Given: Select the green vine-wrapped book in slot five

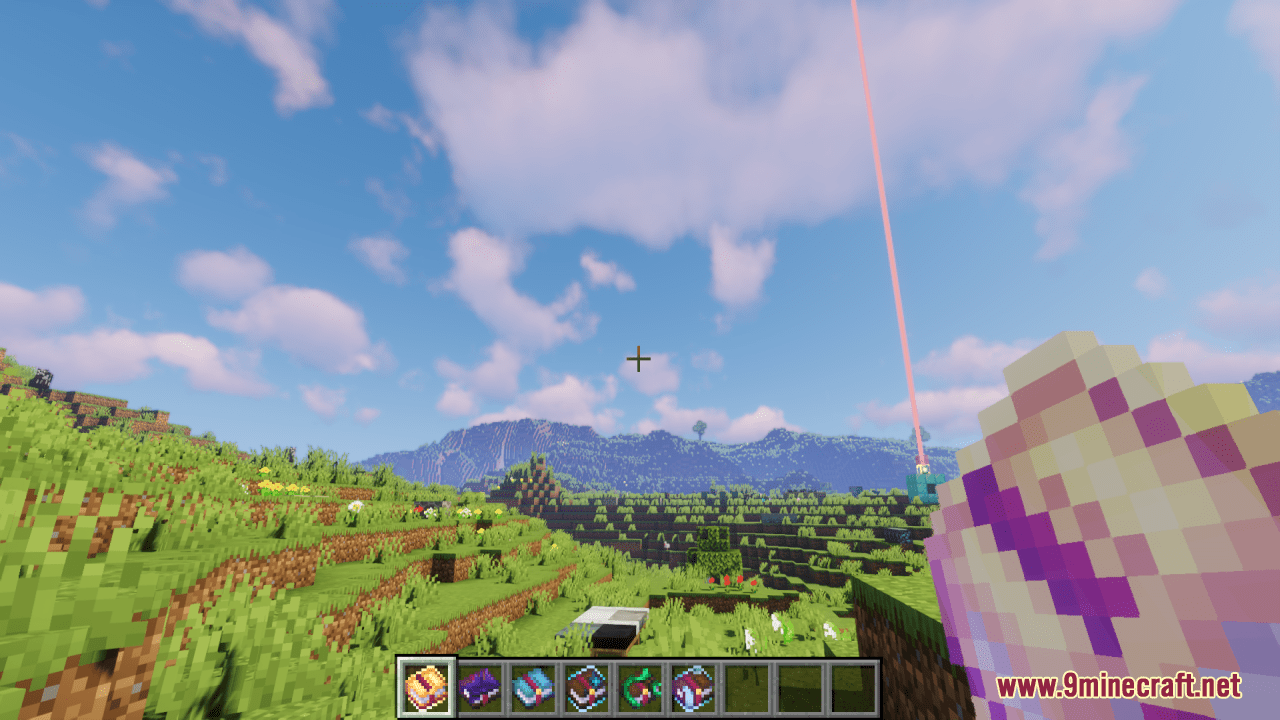Looking at the screenshot, I should tap(637, 683).
